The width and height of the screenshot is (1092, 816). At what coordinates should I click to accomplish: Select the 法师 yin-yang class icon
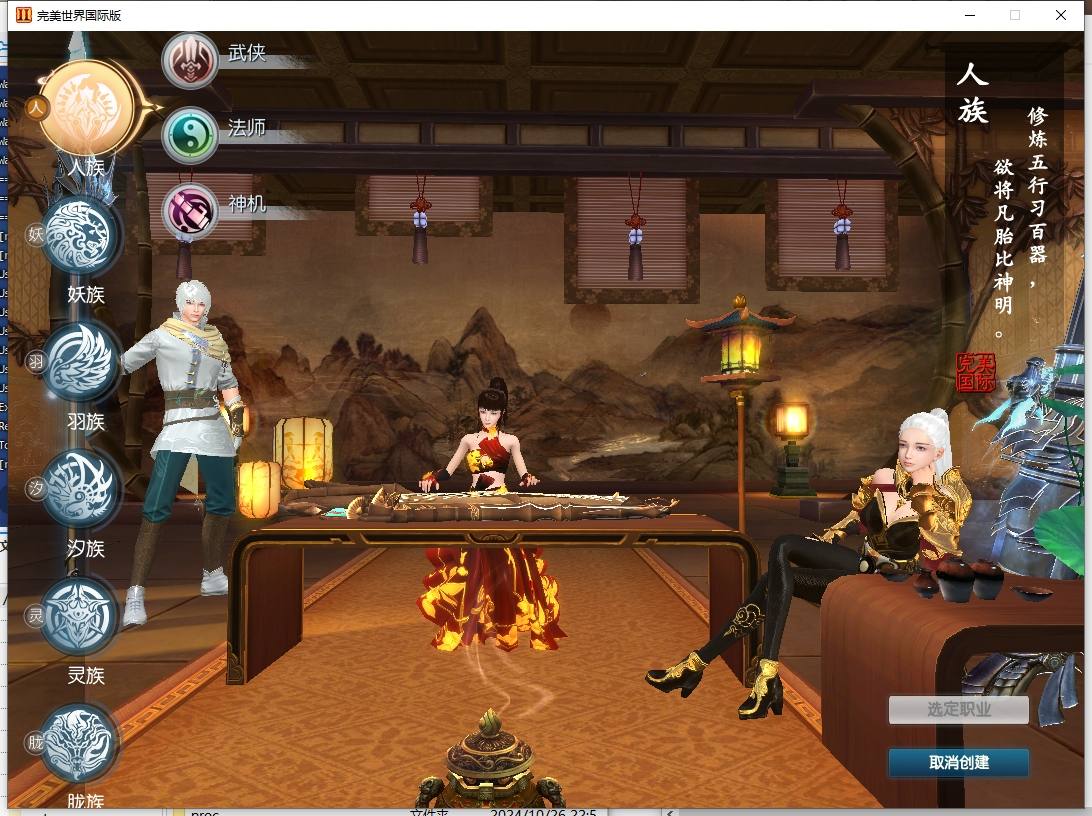(x=190, y=134)
